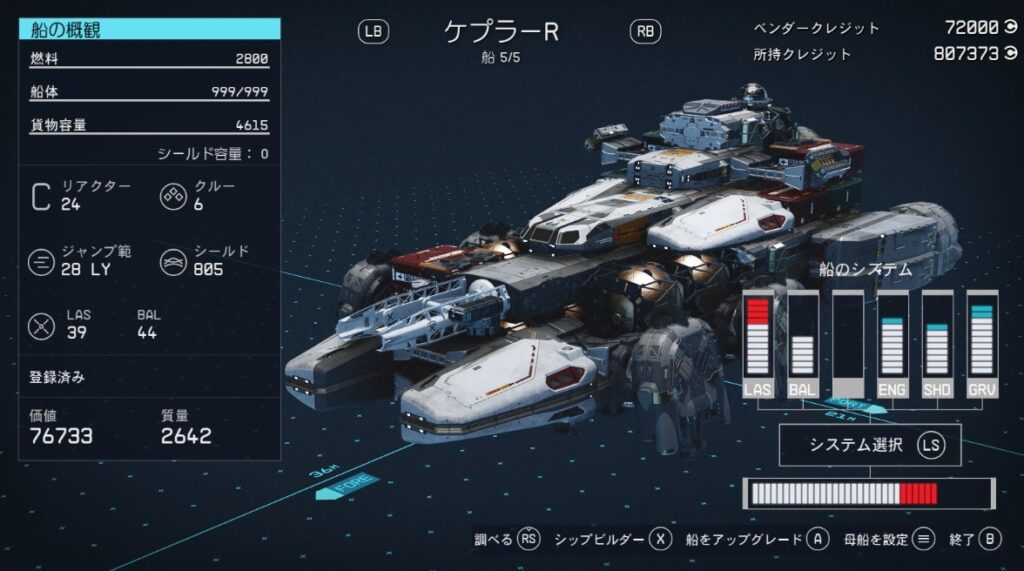Open the シップビルダー ship builder option
The width and height of the screenshot is (1024, 571).
click(611, 540)
